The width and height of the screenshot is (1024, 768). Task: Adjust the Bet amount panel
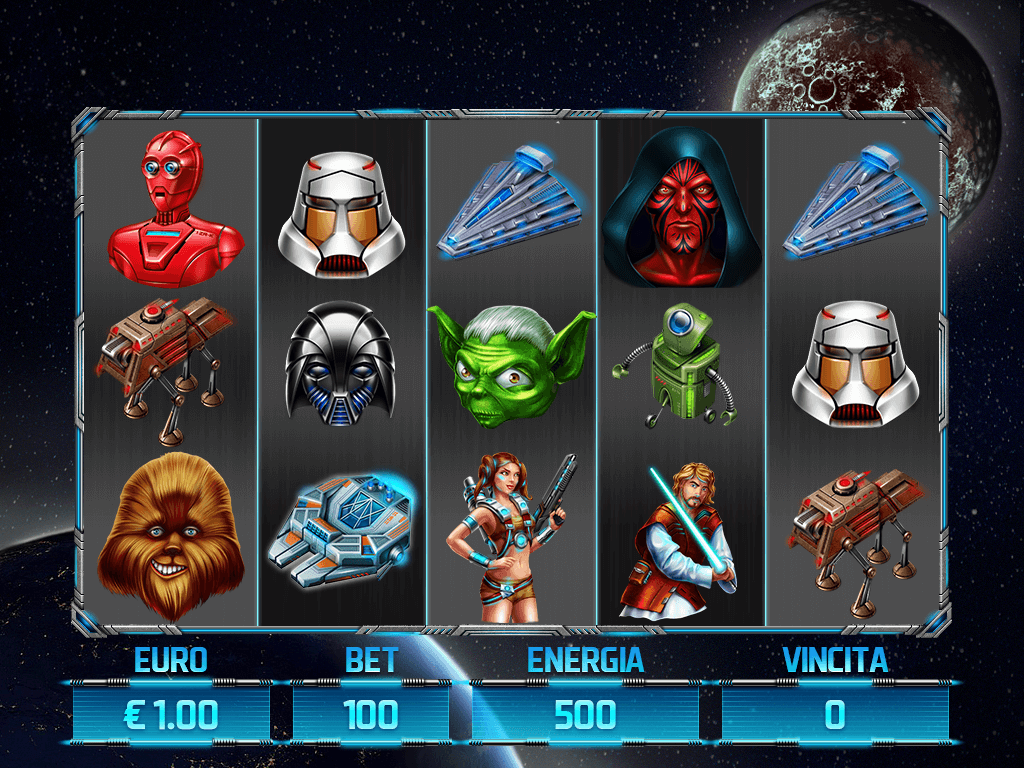tap(371, 714)
